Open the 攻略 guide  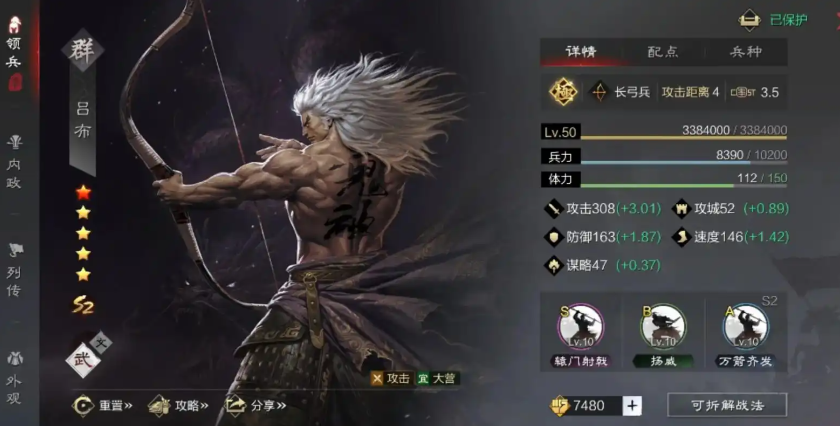179,406
